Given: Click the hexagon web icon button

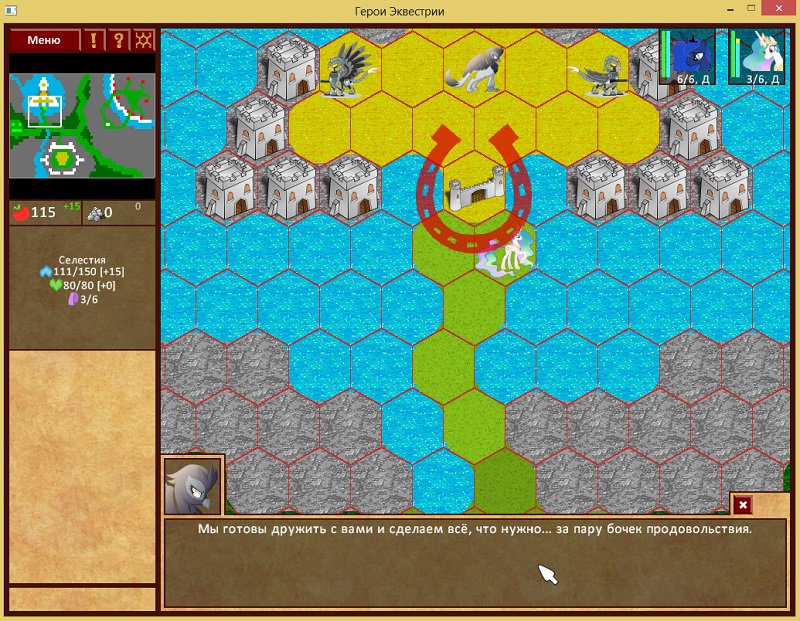Looking at the screenshot, I should pyautogui.click(x=144, y=40).
